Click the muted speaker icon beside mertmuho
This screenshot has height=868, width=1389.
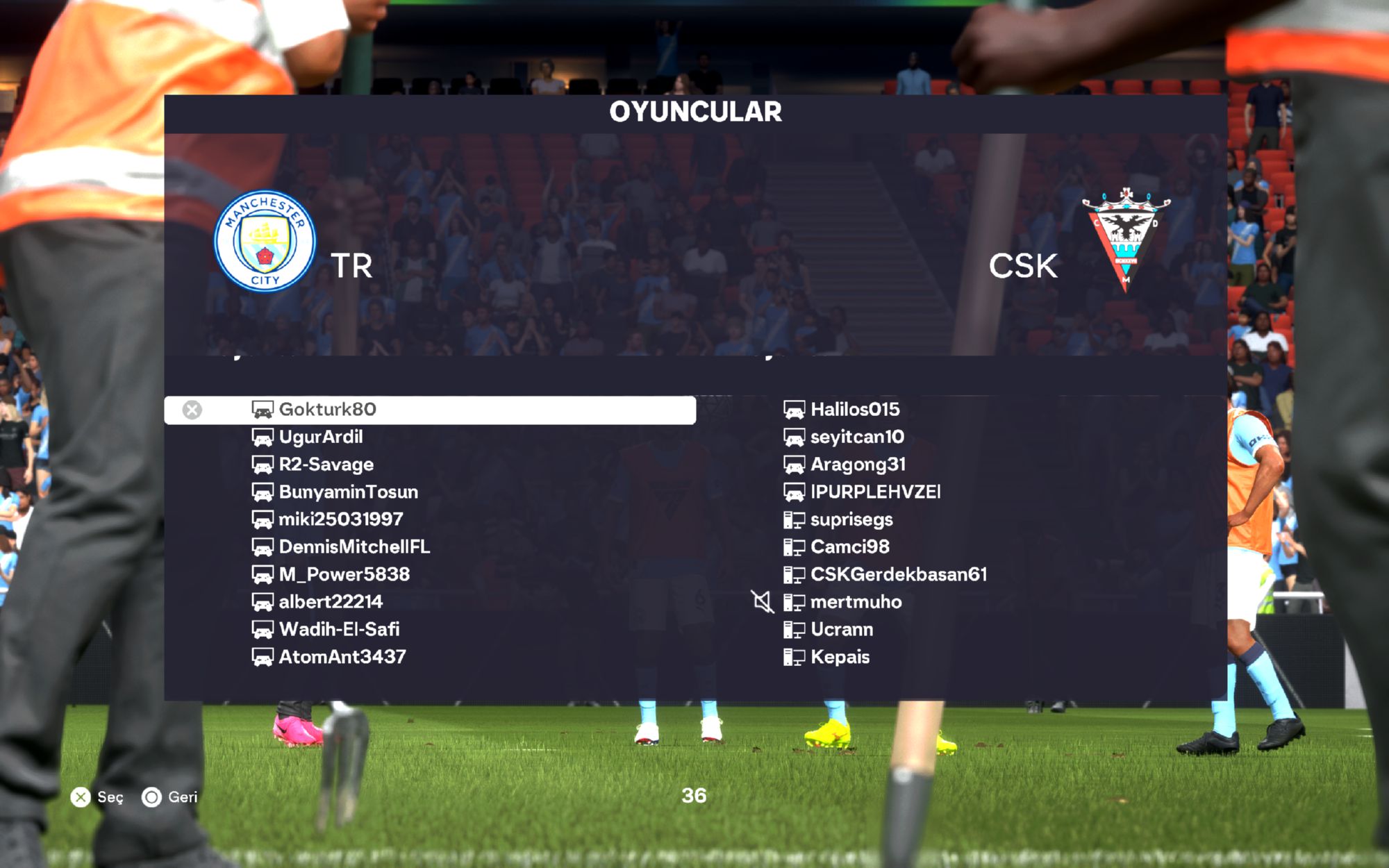763,602
